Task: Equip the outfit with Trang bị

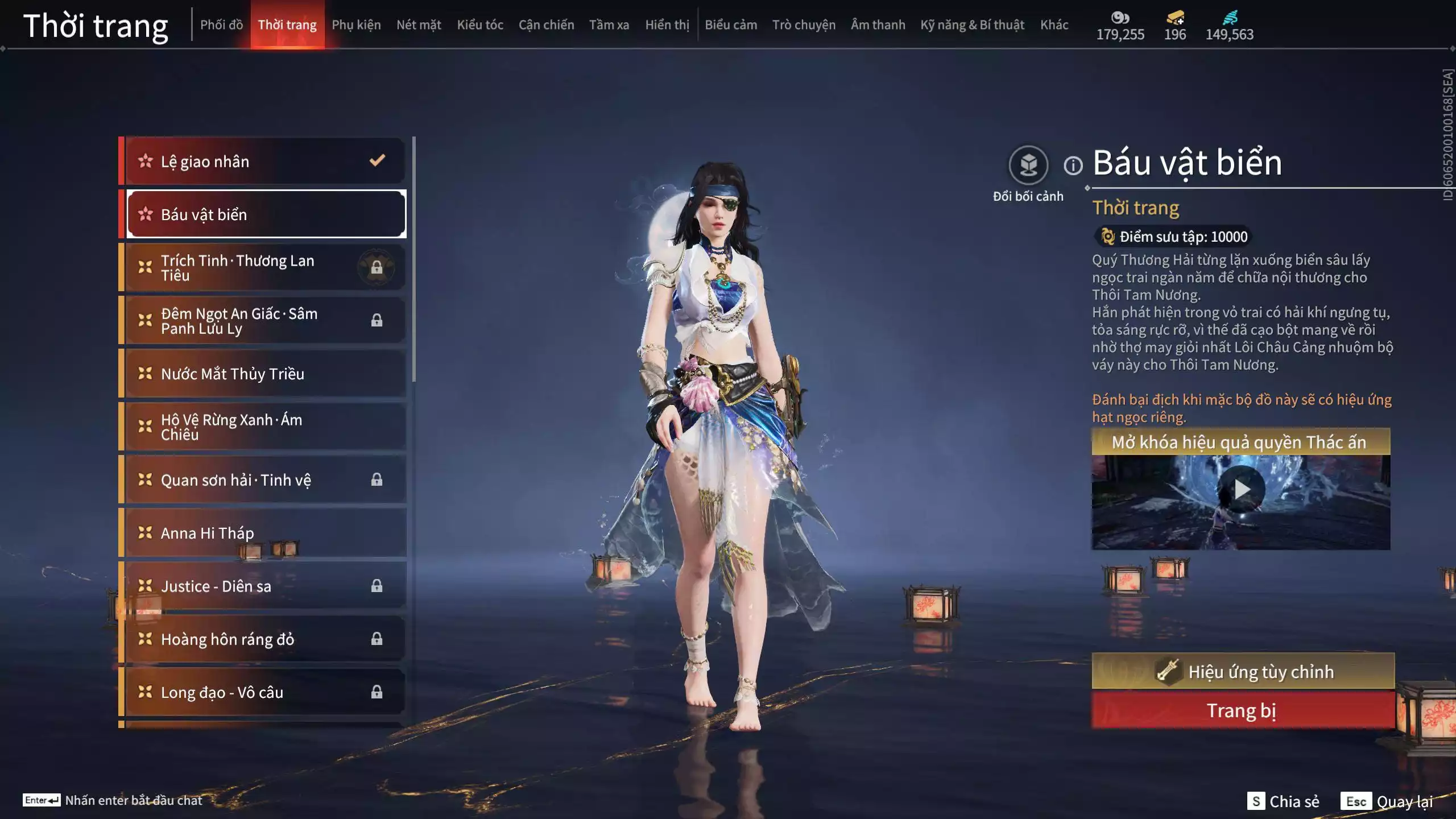Action: (1243, 710)
